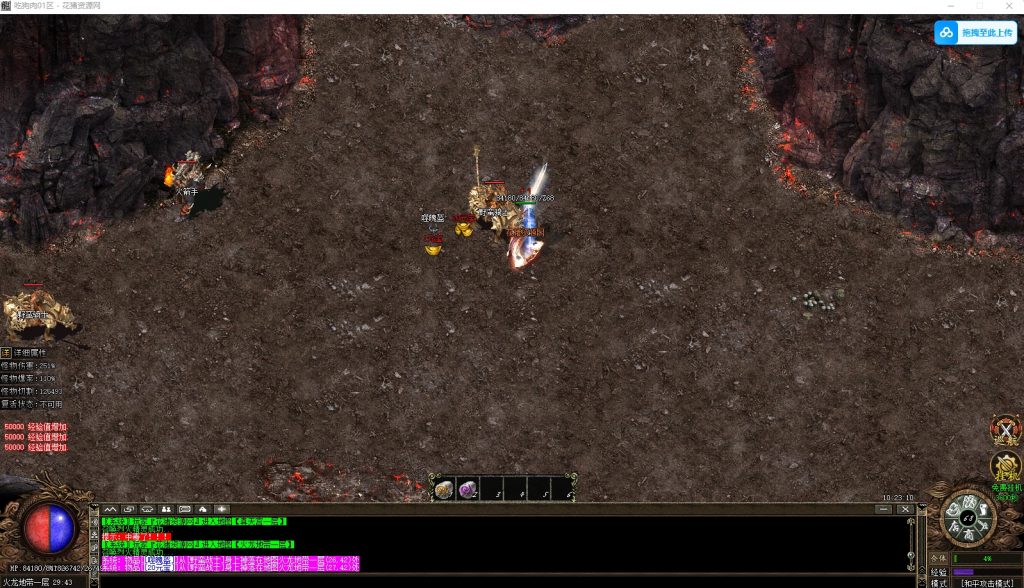This screenshot has width=1024, height=588.
Task: Minimize the chat panel
Action: click(x=883, y=509)
